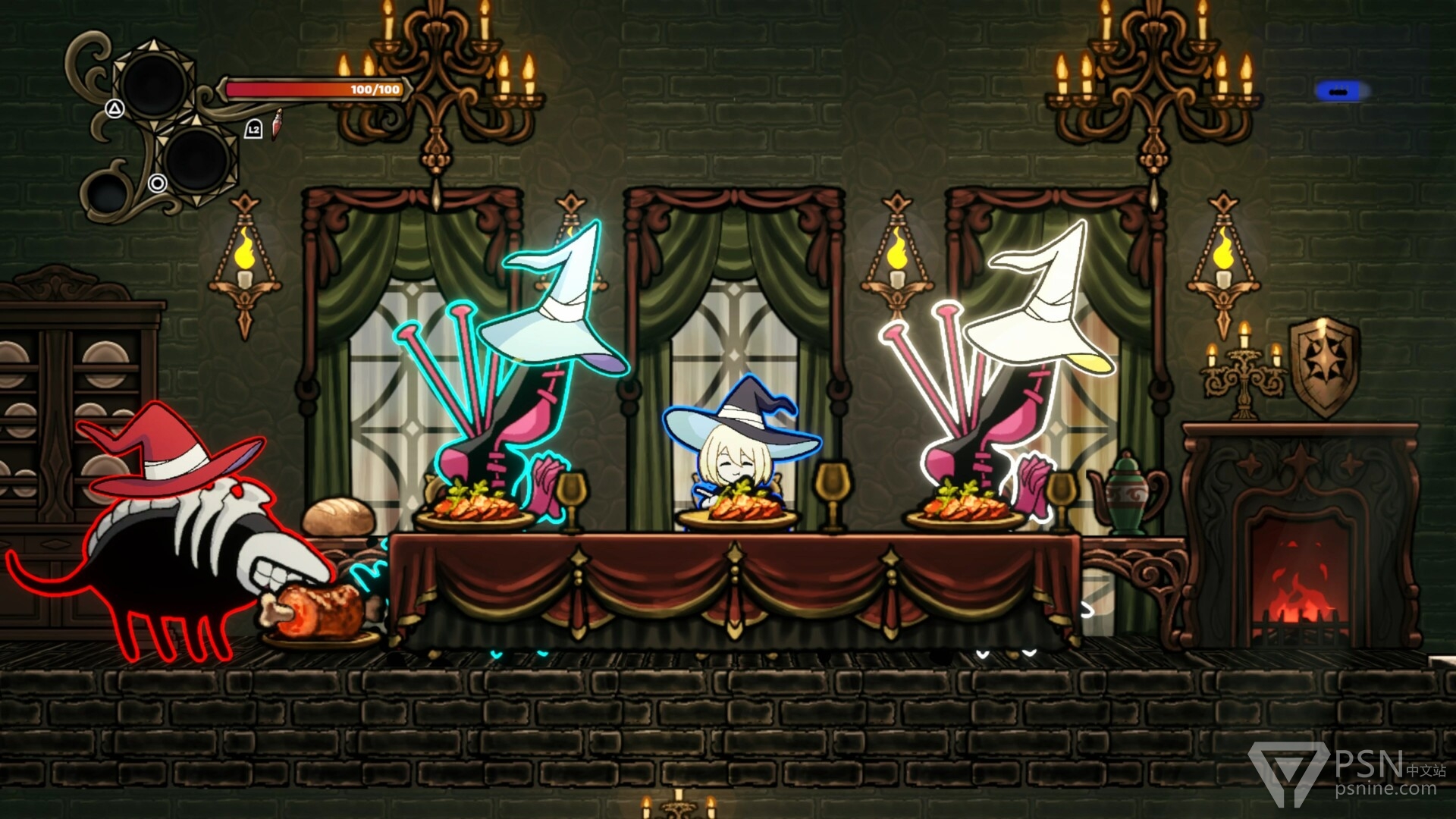This screenshot has width=1456, height=819.
Task: Click the small round orb in the HUD frame
Action: (x=105, y=191)
